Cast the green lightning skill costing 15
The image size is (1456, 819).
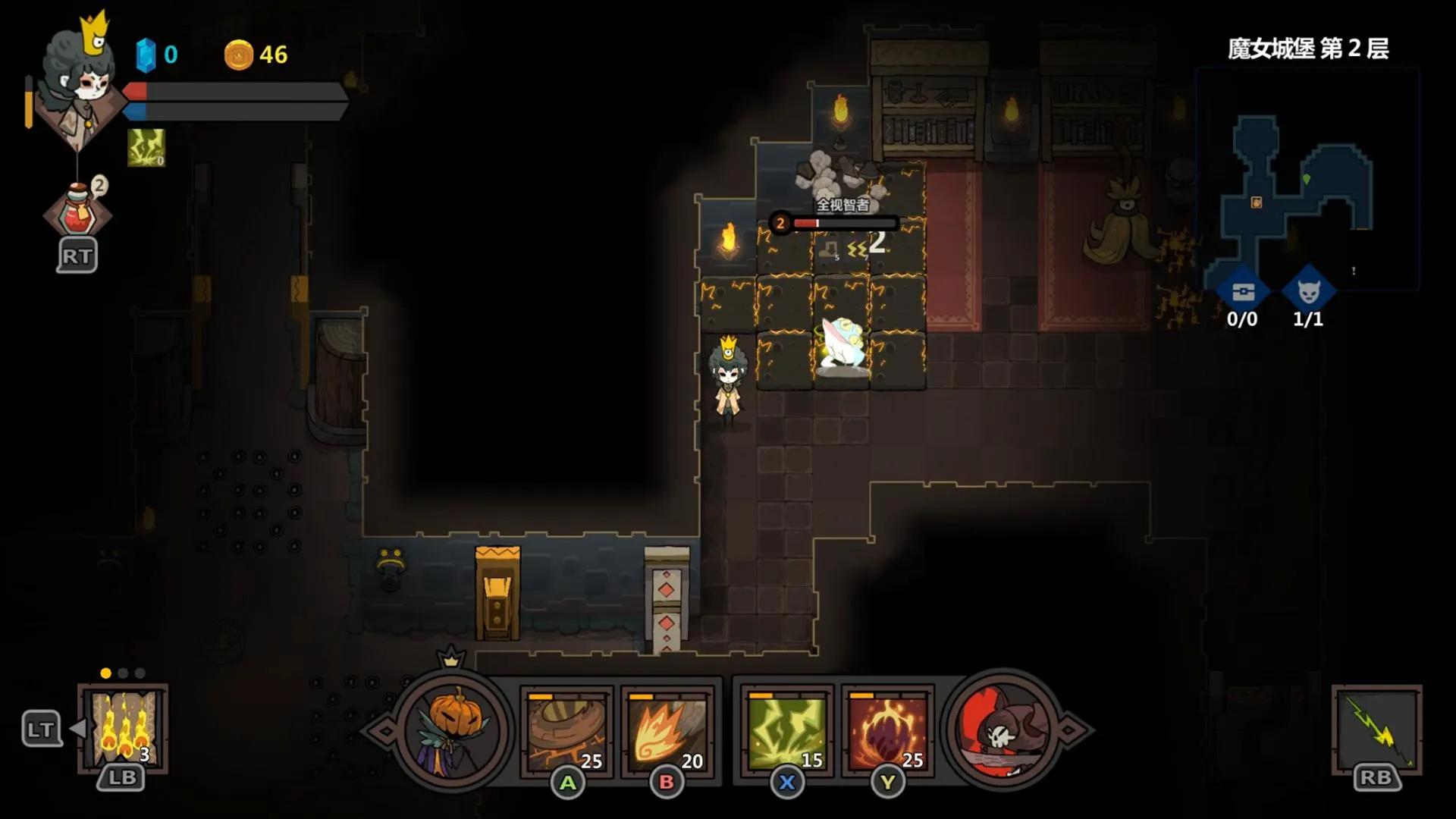[x=786, y=731]
